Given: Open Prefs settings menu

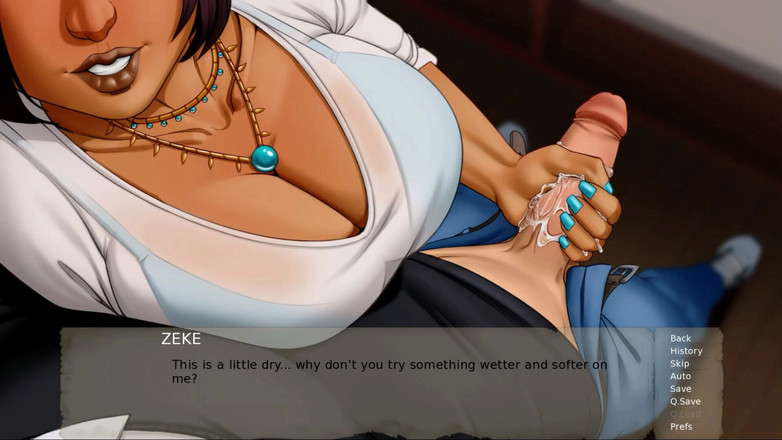Looking at the screenshot, I should point(681,427).
